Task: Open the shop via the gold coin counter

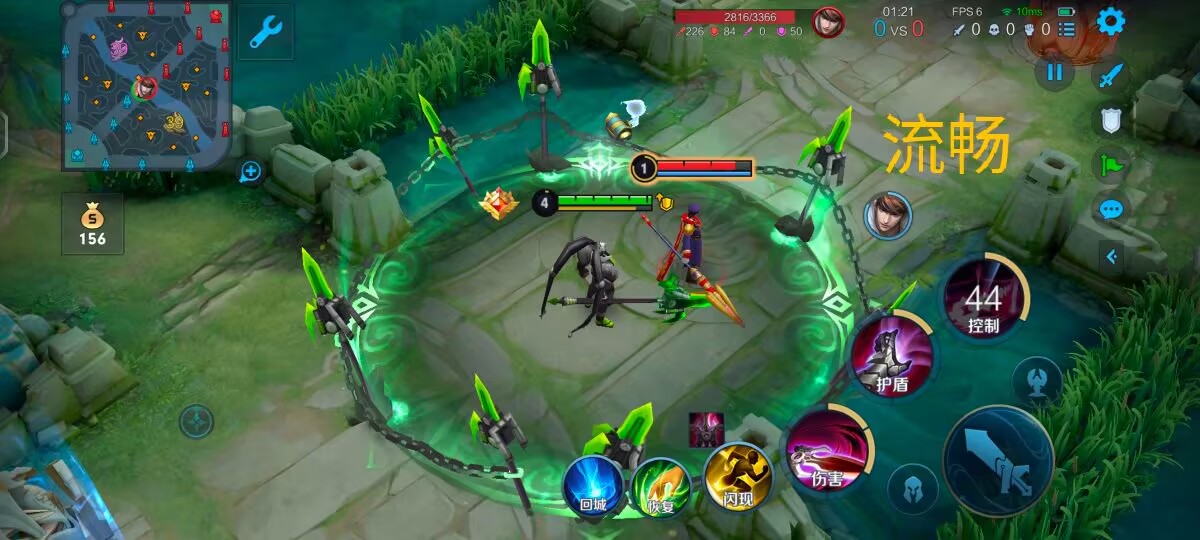Action: tap(92, 223)
